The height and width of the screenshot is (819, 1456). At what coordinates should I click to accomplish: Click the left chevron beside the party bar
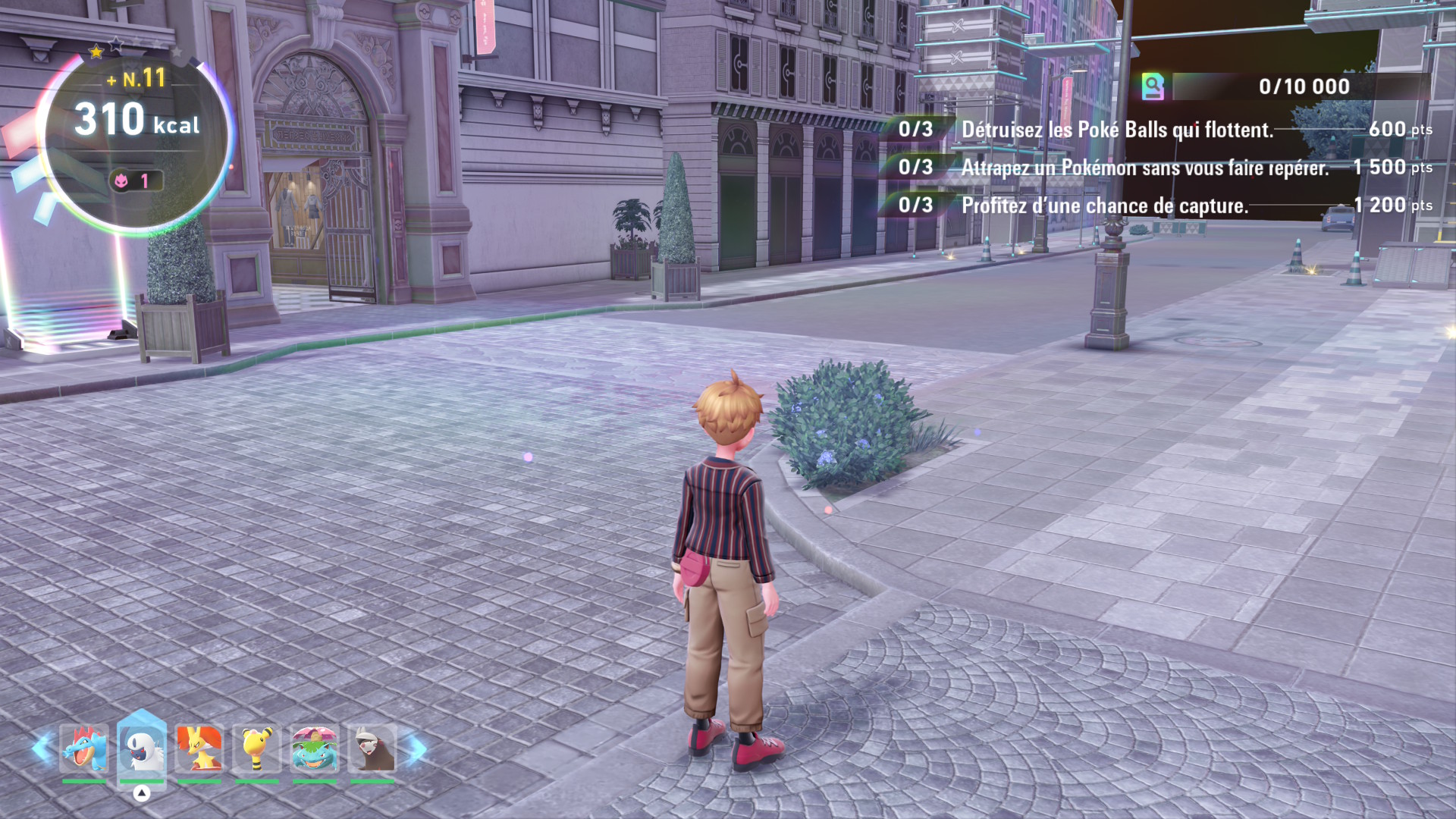pos(42,748)
